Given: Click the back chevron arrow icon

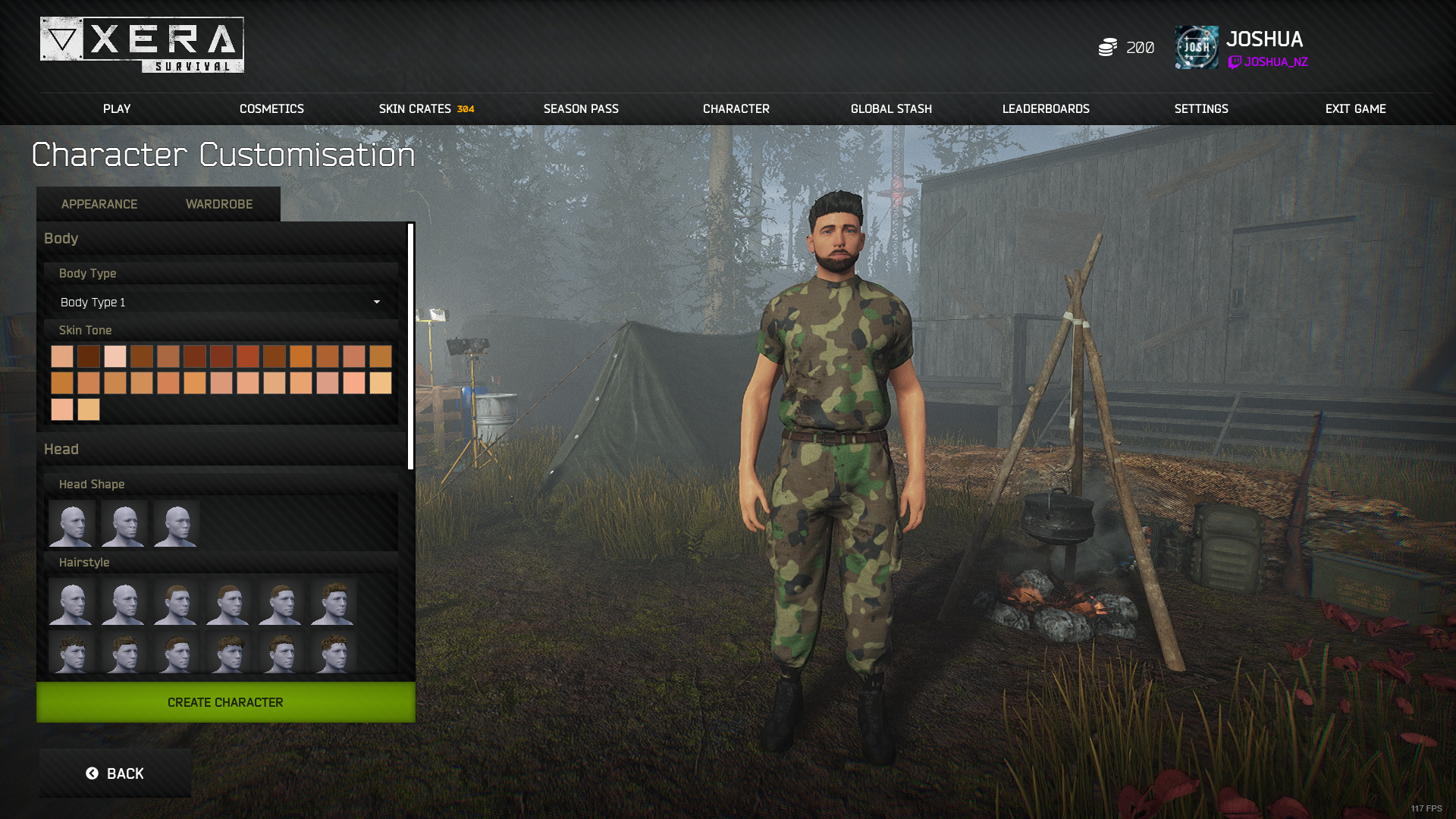Looking at the screenshot, I should pyautogui.click(x=93, y=772).
